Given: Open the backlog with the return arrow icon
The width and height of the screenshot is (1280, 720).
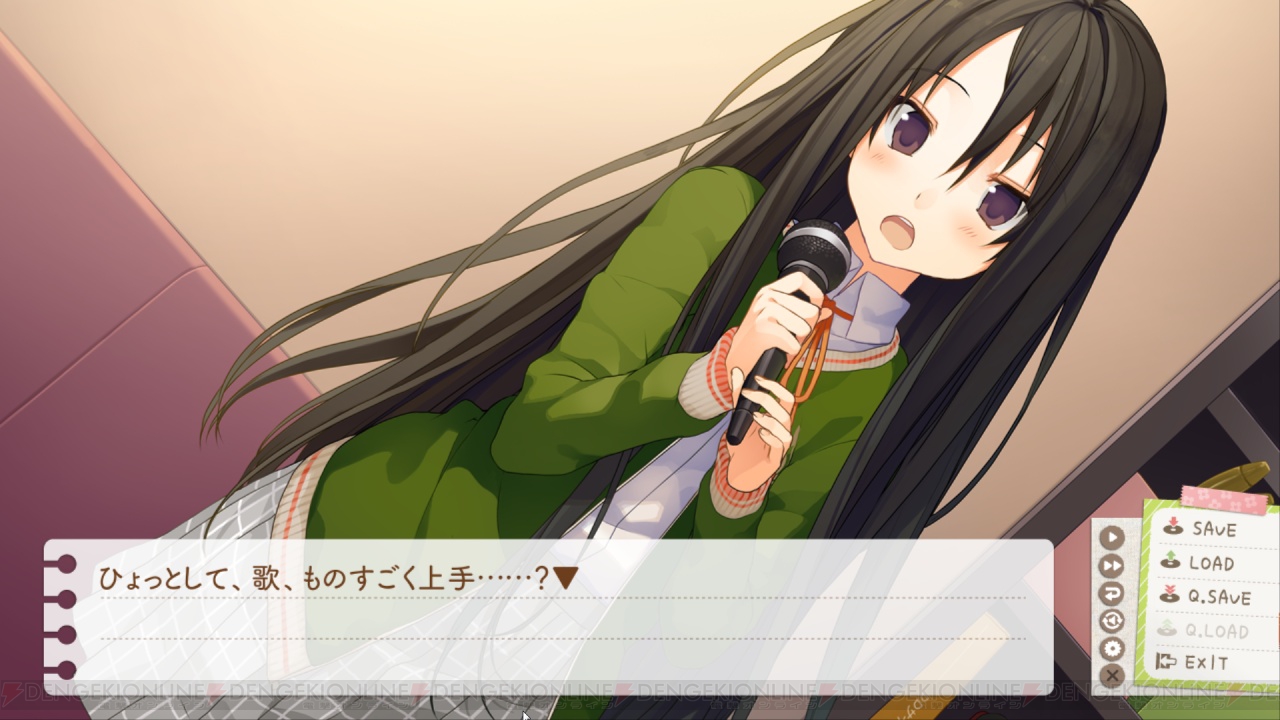Looking at the screenshot, I should tap(1112, 593).
